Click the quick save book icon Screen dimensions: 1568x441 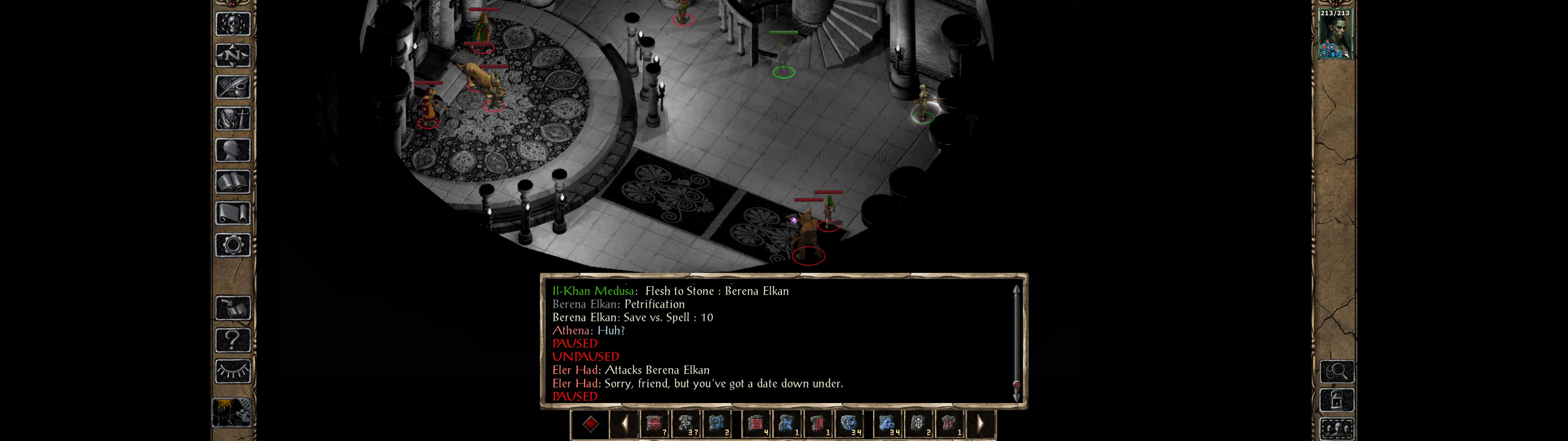coord(232,308)
